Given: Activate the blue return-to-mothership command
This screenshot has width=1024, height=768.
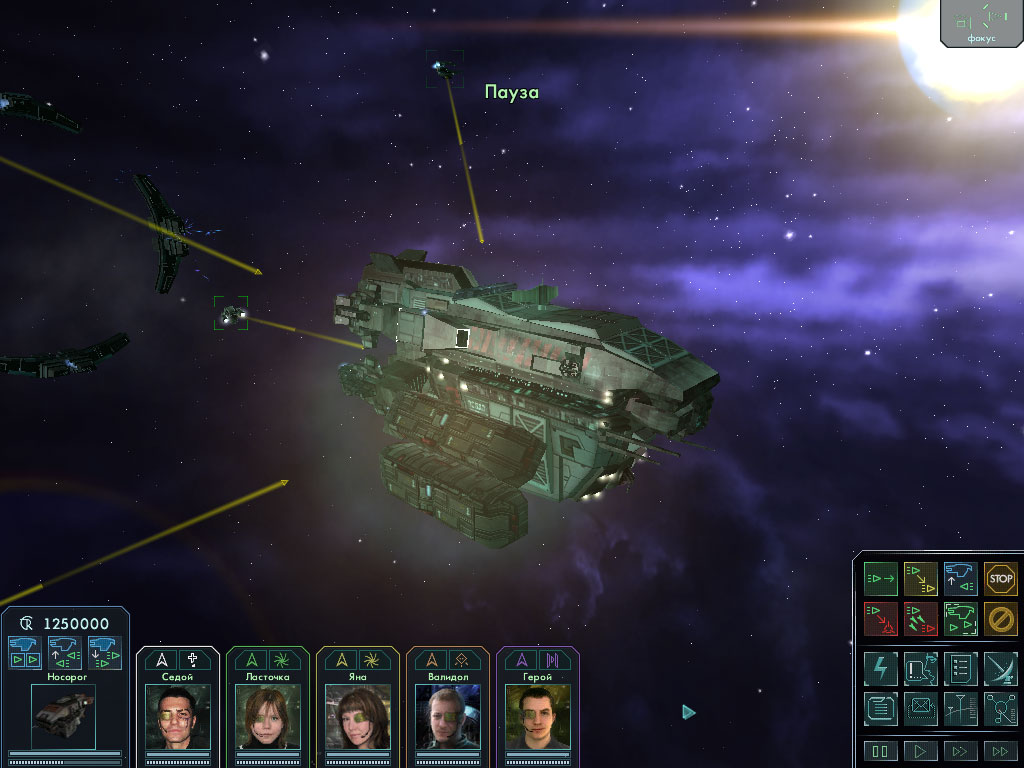Looking at the screenshot, I should (961, 579).
